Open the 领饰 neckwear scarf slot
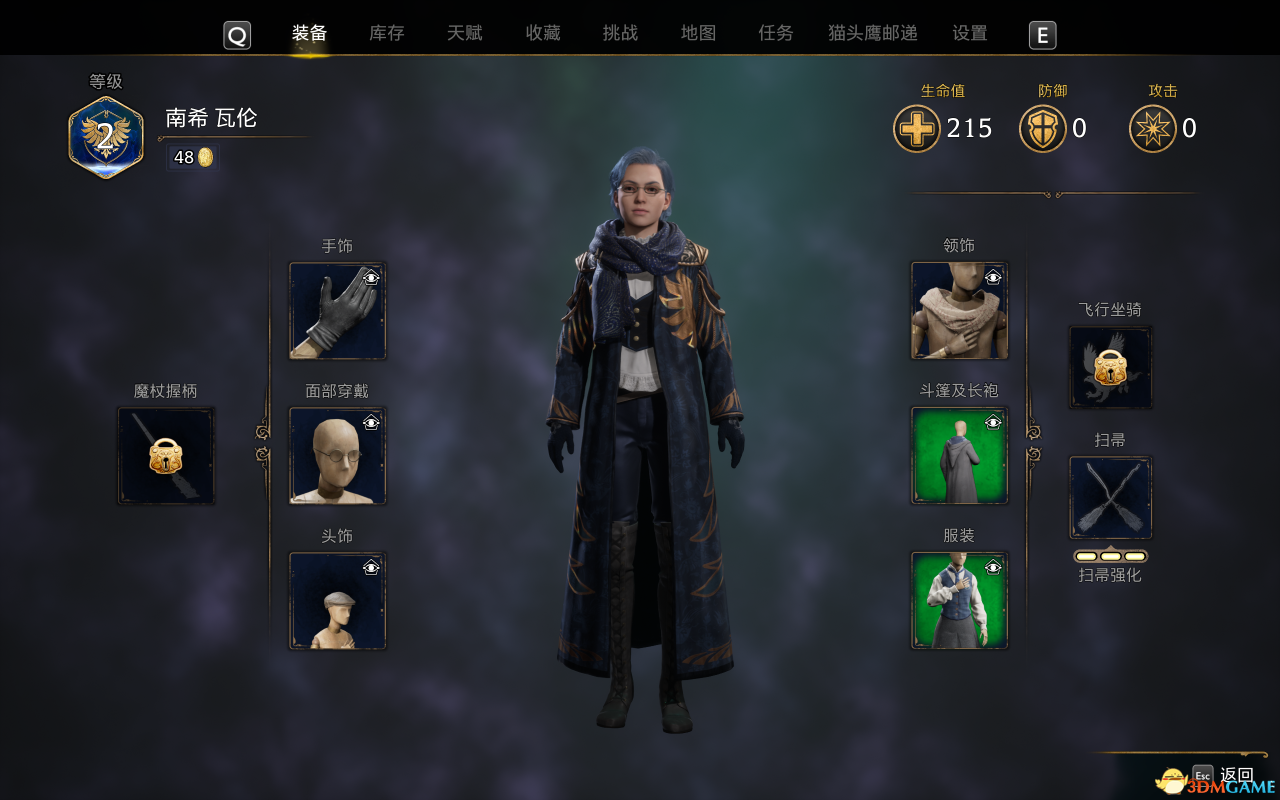The image size is (1280, 800). click(958, 311)
